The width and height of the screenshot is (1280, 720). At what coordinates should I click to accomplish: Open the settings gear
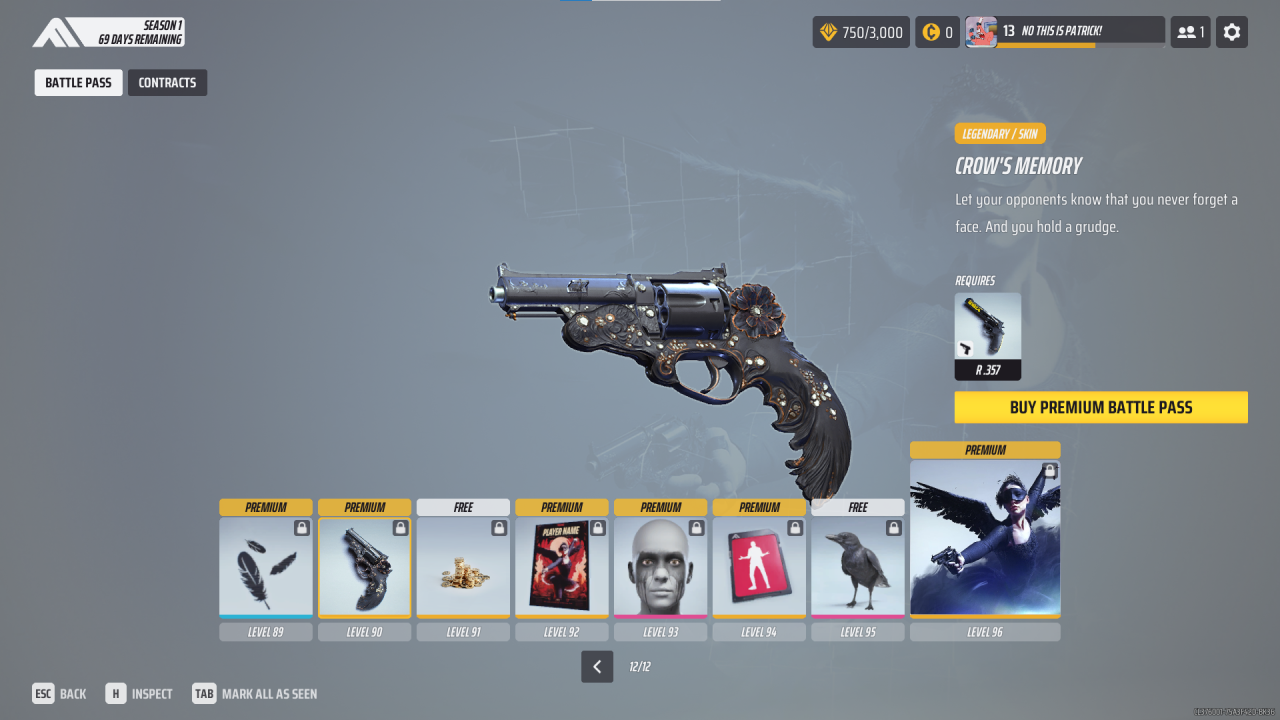(x=1231, y=31)
